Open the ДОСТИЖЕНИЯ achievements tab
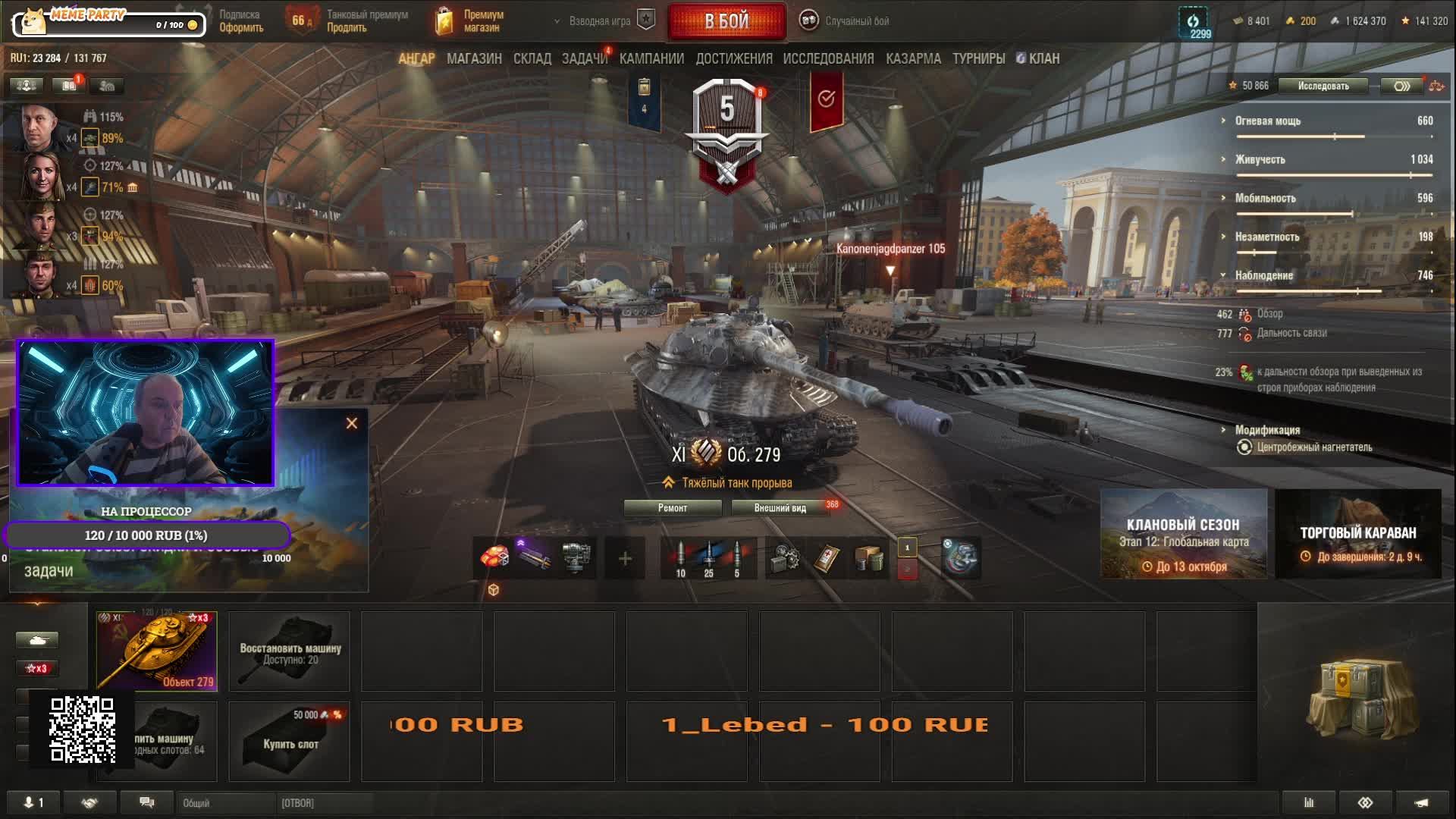 pos(733,58)
